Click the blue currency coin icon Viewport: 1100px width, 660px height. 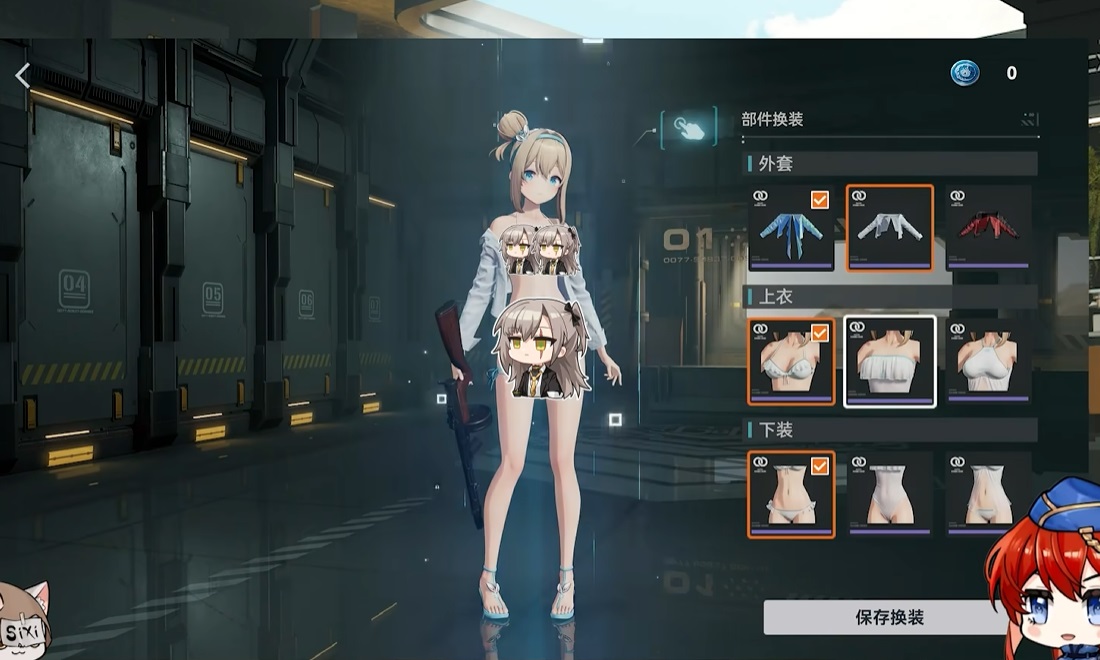point(965,73)
